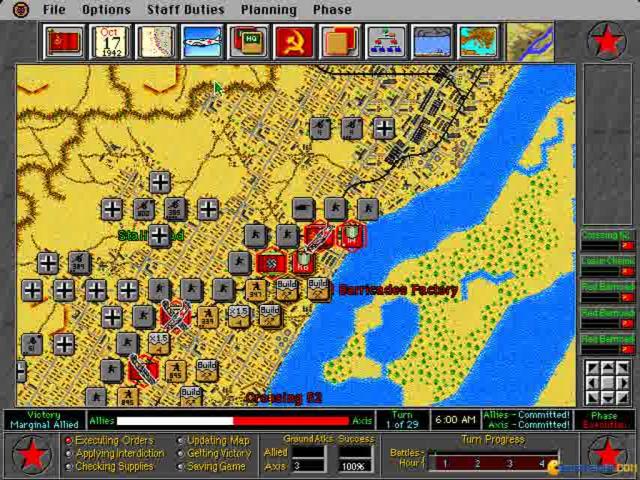Click the red Soviet flag toolbar icon
Image resolution: width=640 pixels, height=480 pixels.
[x=64, y=42]
